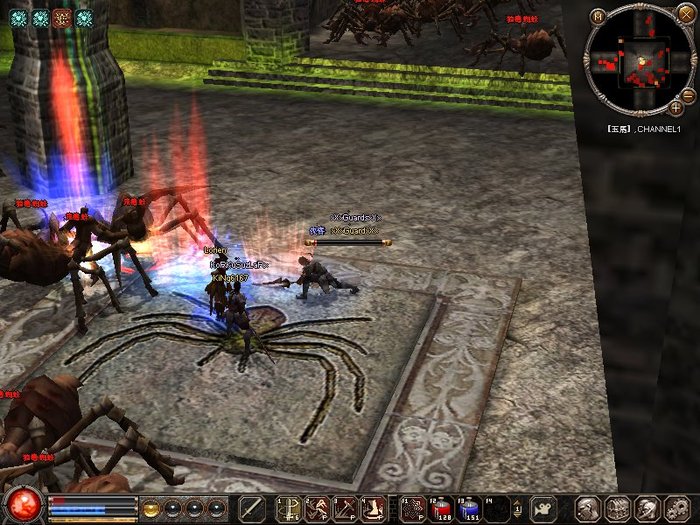The height and width of the screenshot is (525, 700).
Task: Toggle the camera view button
Action: pos(543,508)
